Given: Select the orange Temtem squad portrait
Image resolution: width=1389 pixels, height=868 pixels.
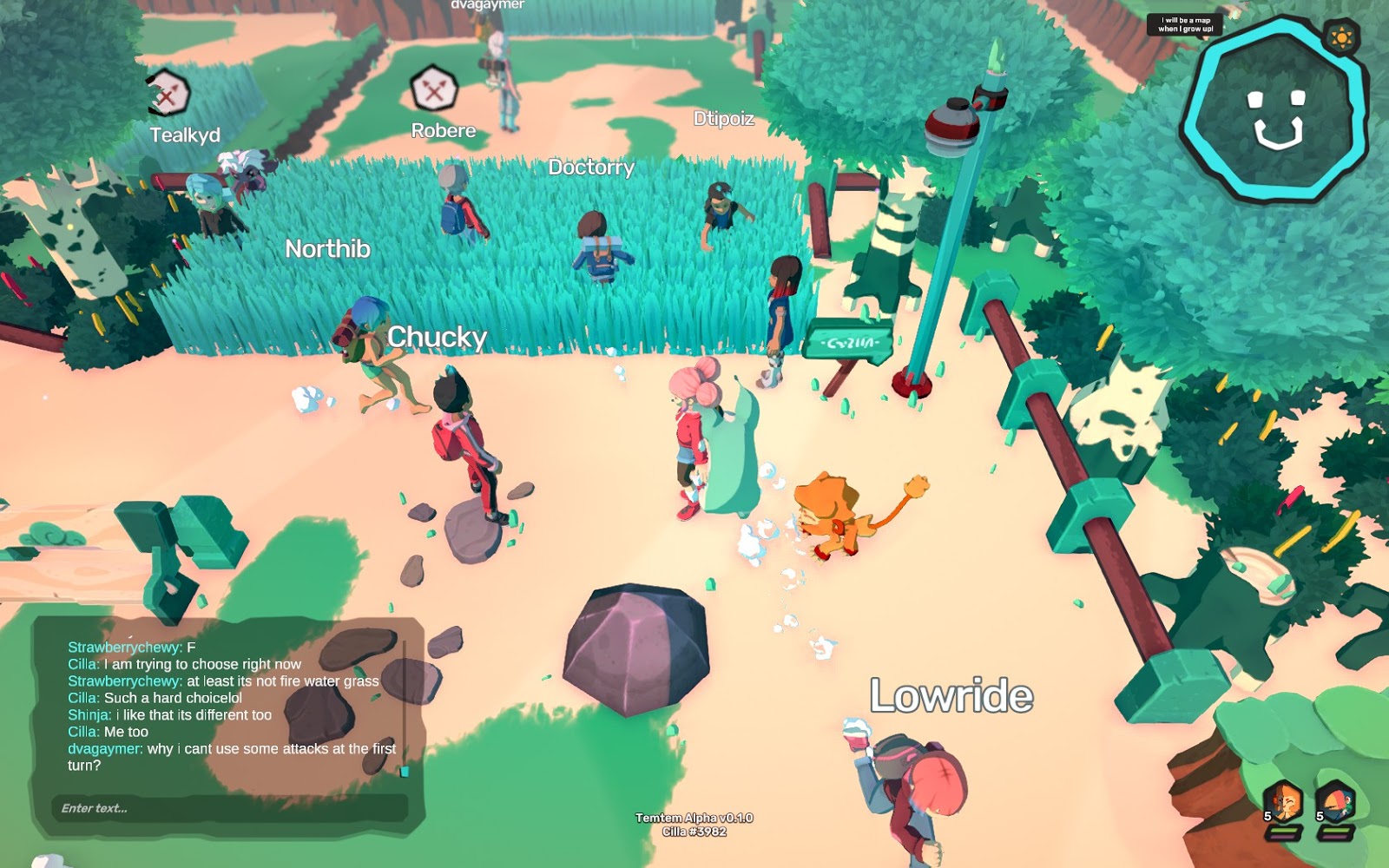Looking at the screenshot, I should 1282,802.
